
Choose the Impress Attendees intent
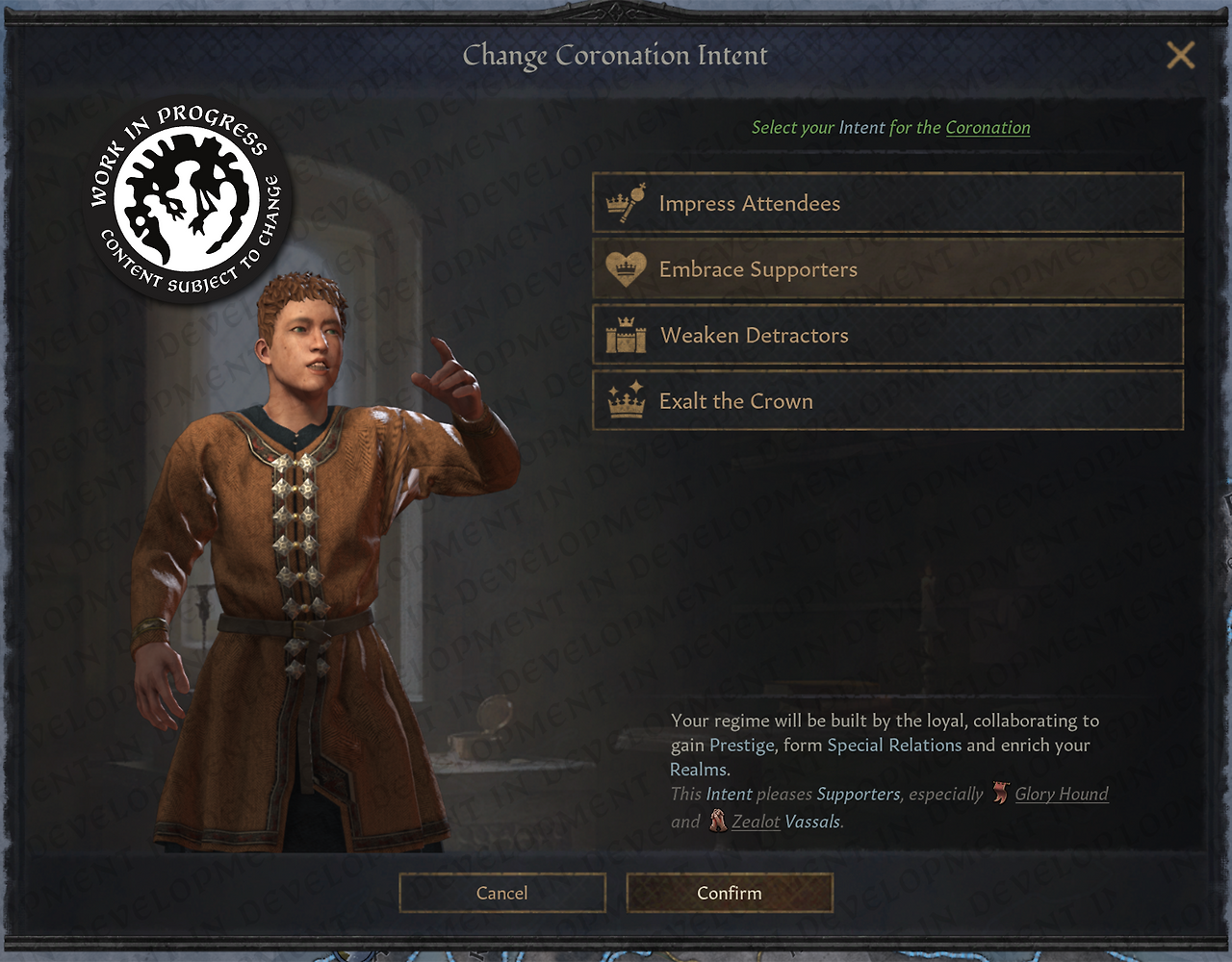[886, 203]
